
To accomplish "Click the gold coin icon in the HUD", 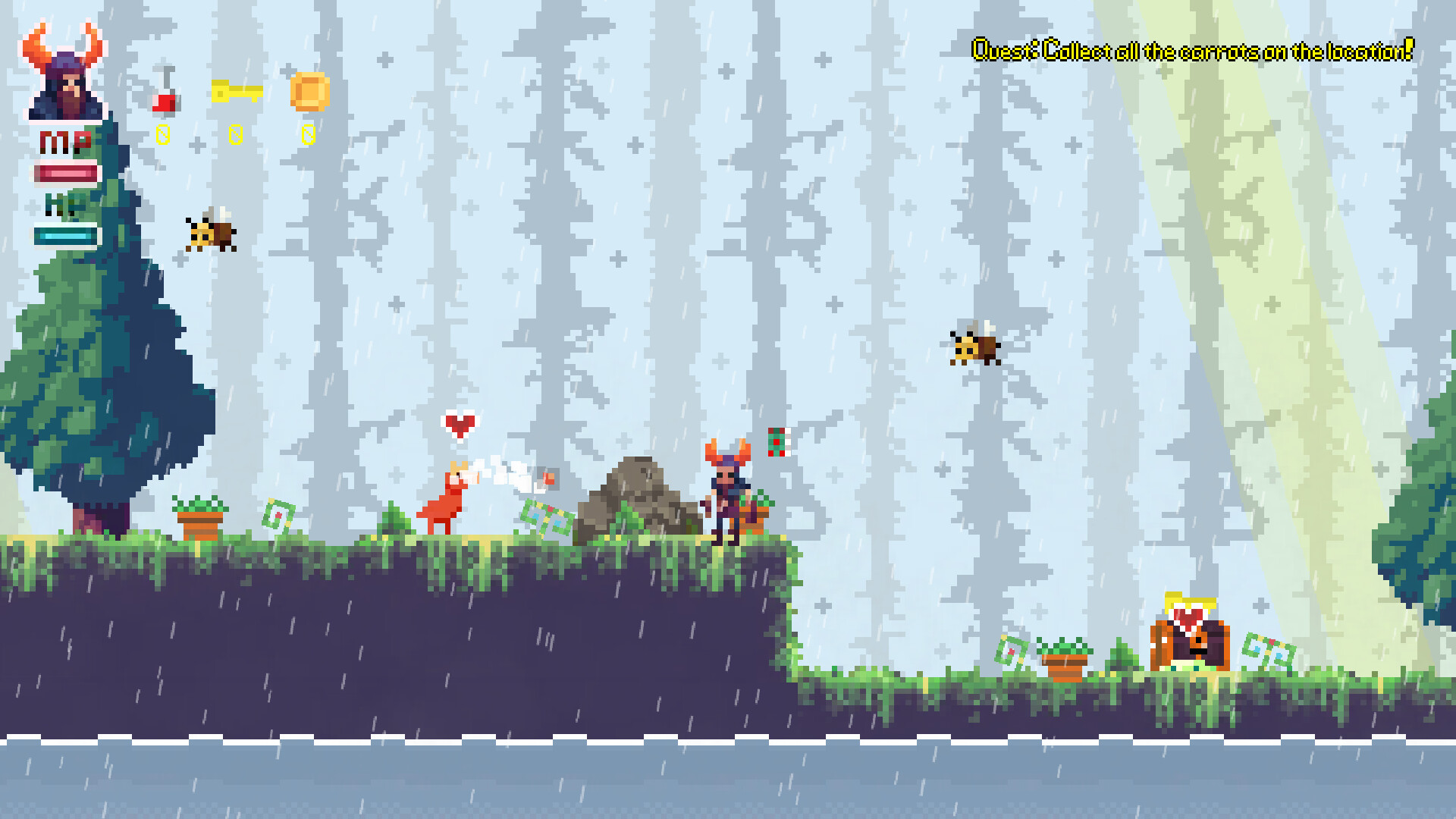I will (x=309, y=93).
